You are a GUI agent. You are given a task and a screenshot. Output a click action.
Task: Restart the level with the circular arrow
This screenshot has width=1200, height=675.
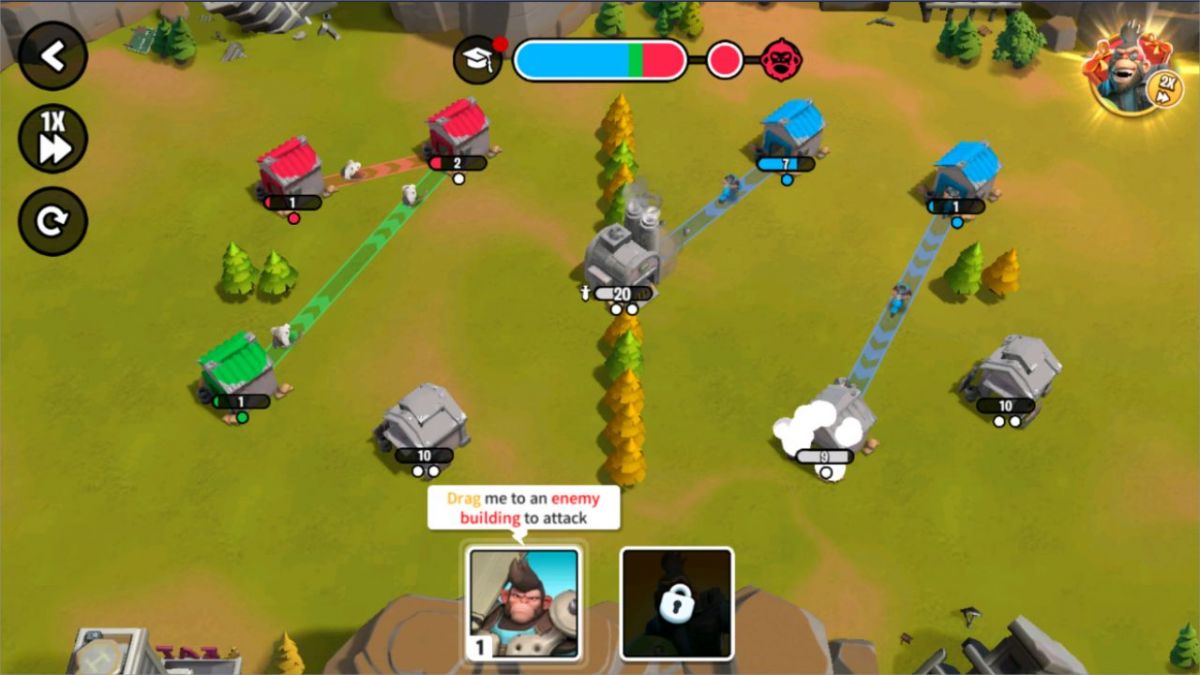(x=53, y=221)
